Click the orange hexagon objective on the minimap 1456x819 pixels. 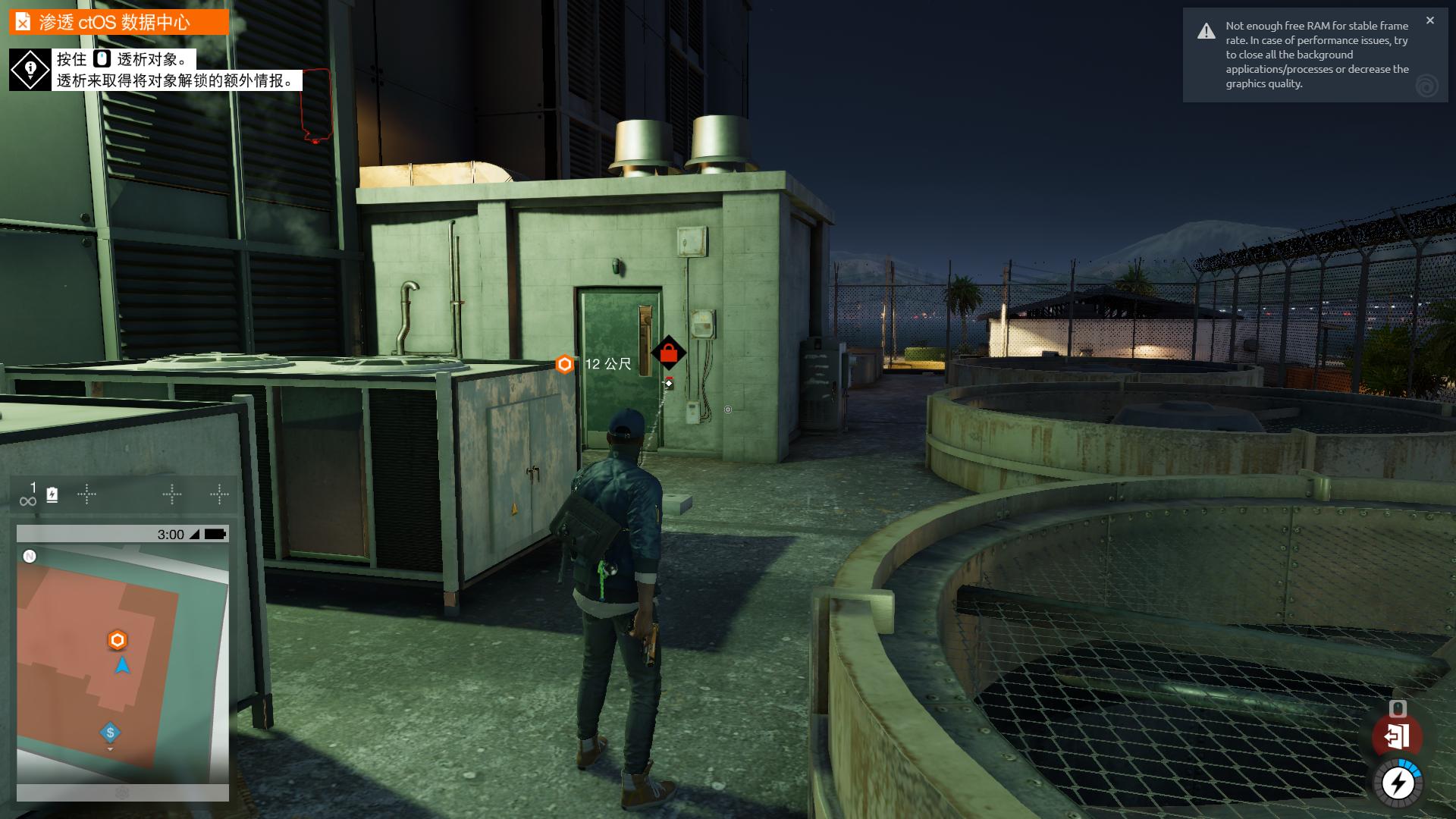[117, 641]
